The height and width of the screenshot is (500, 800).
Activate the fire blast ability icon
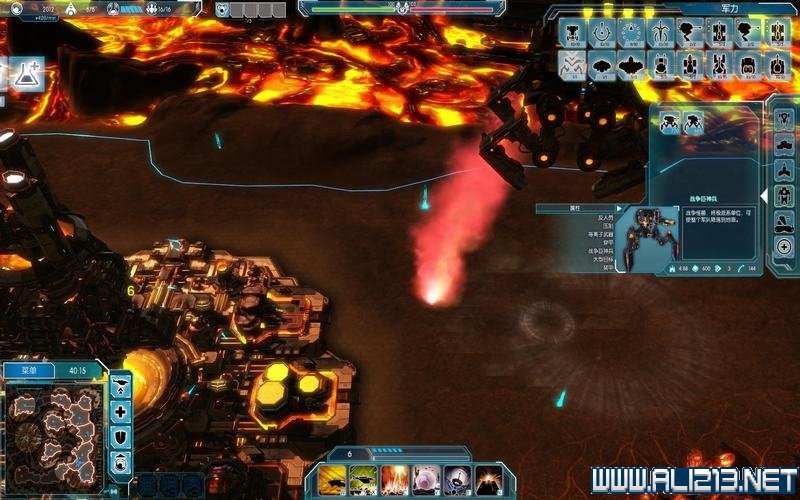click(x=395, y=479)
